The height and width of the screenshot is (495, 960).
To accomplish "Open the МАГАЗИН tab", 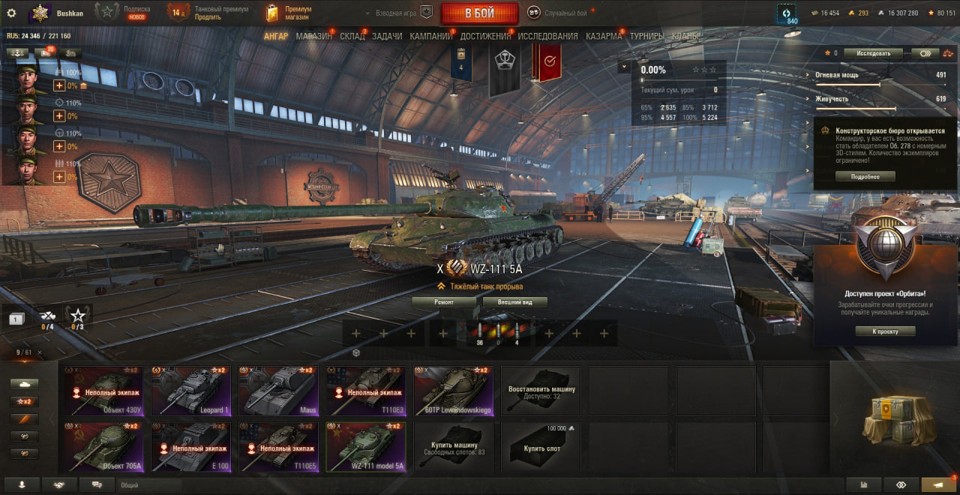I will [x=314, y=36].
